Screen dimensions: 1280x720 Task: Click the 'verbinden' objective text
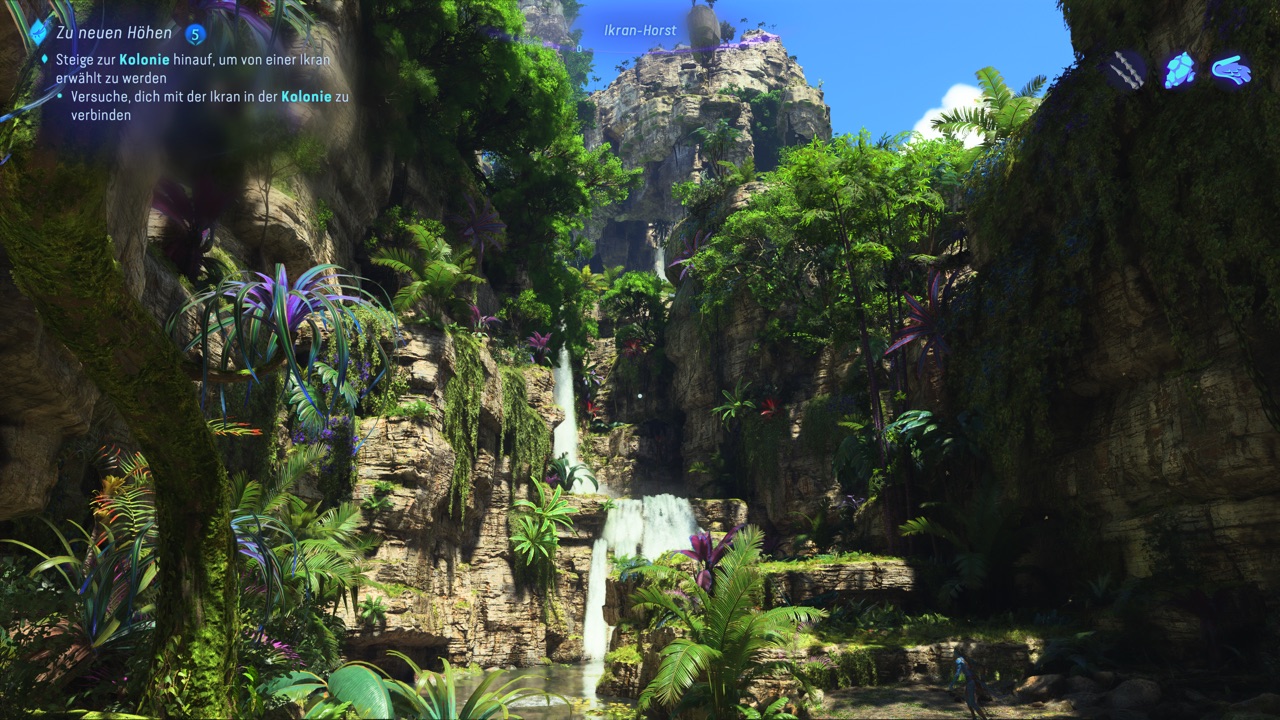click(102, 114)
